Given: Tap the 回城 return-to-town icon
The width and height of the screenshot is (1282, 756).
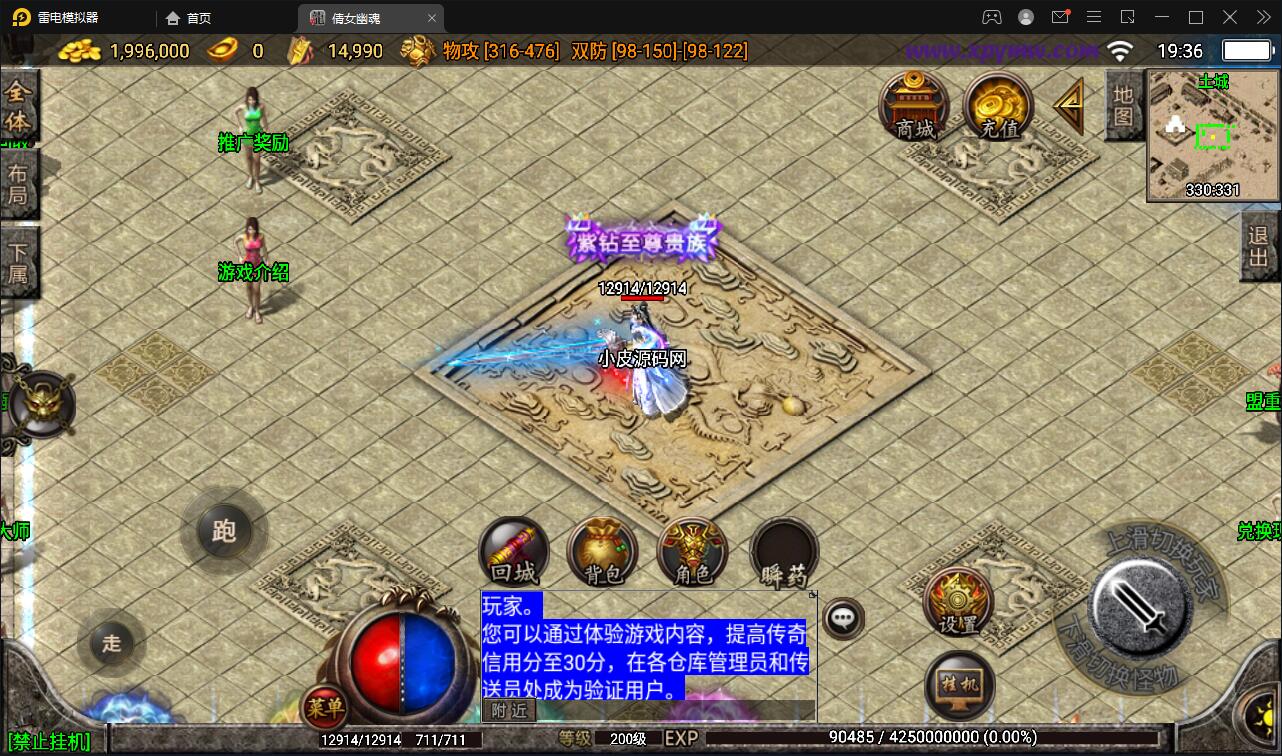Looking at the screenshot, I should tap(513, 550).
